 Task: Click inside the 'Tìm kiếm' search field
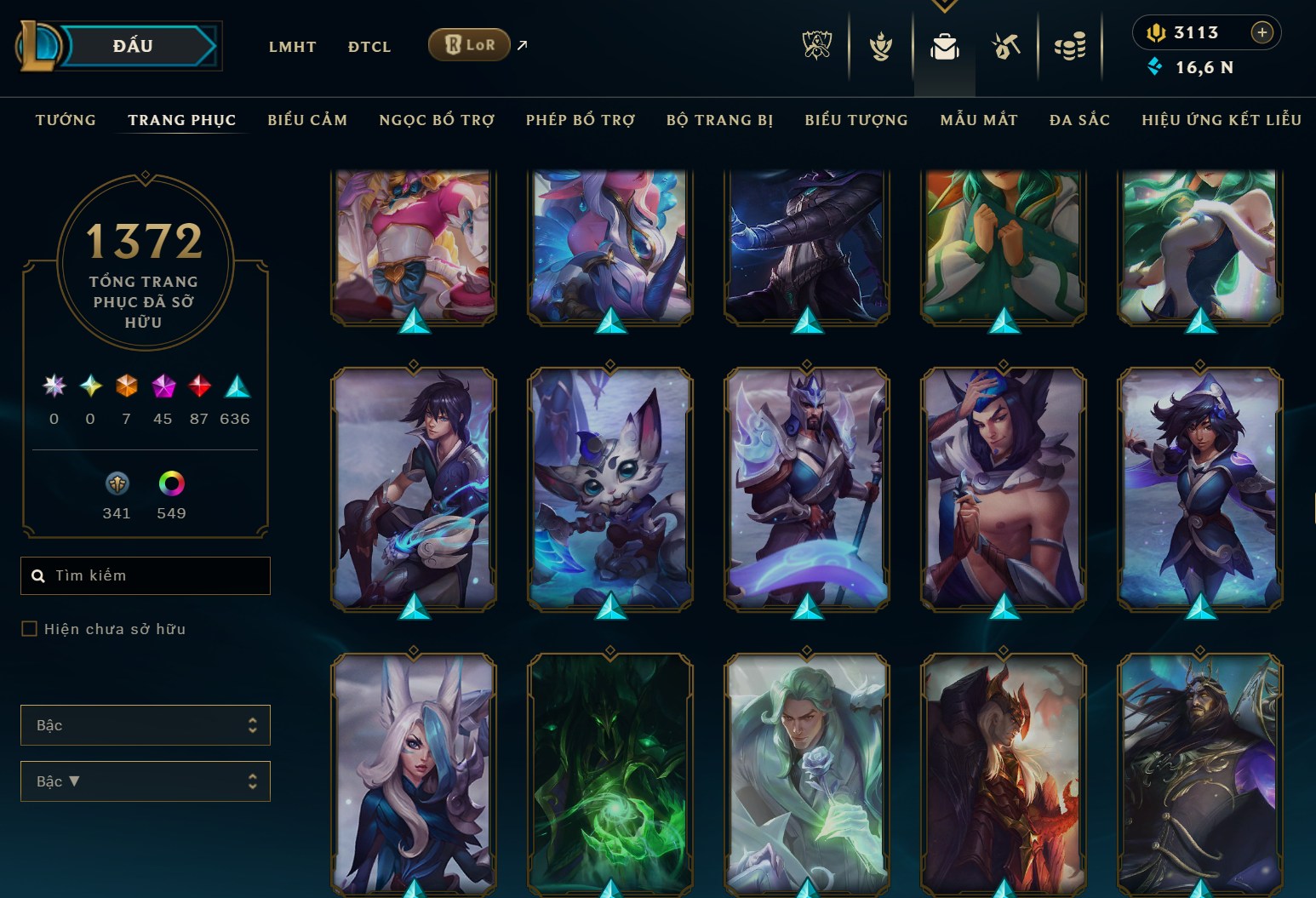click(145, 575)
